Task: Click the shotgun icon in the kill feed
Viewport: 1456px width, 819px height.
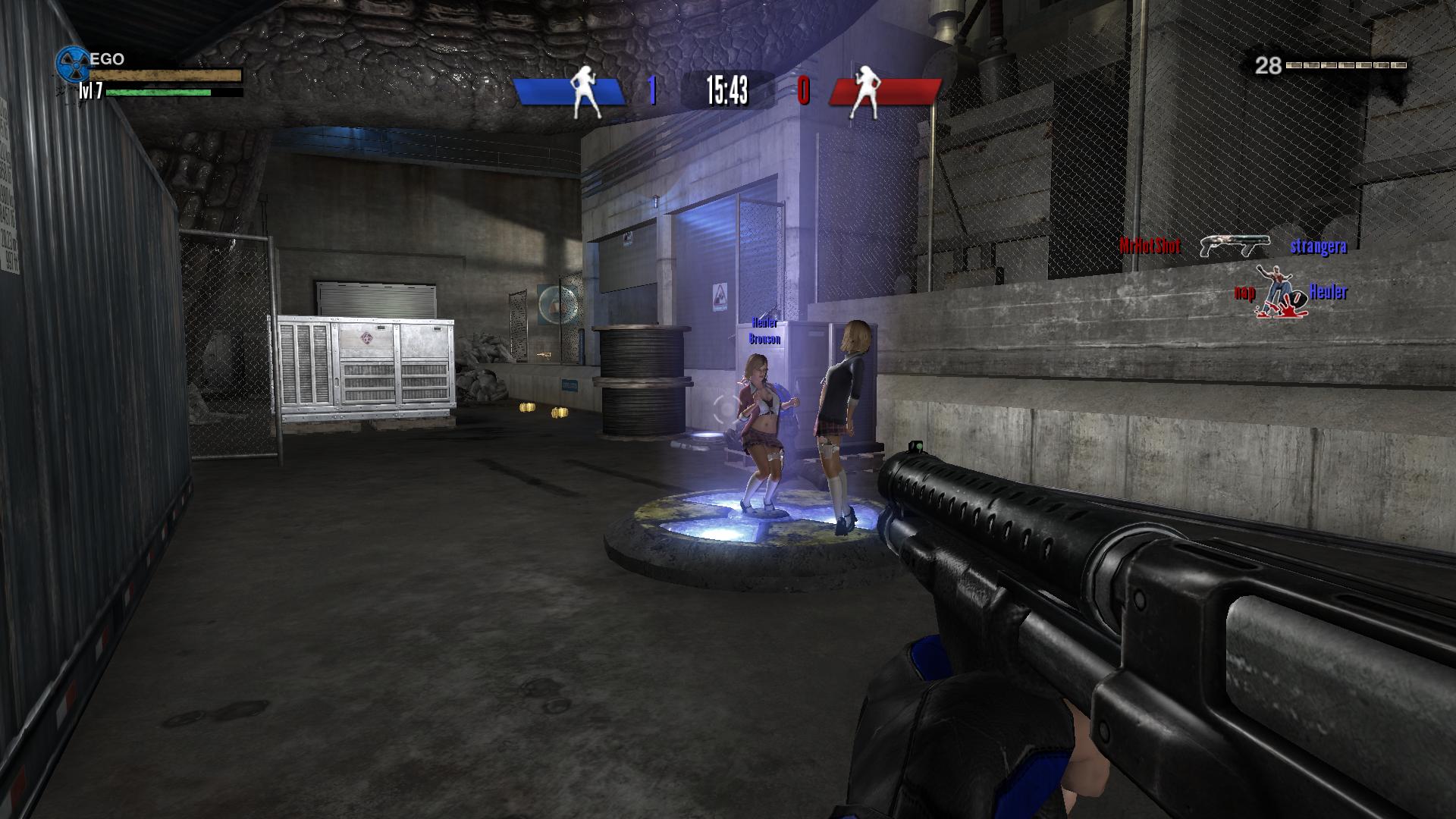Action: (1235, 246)
